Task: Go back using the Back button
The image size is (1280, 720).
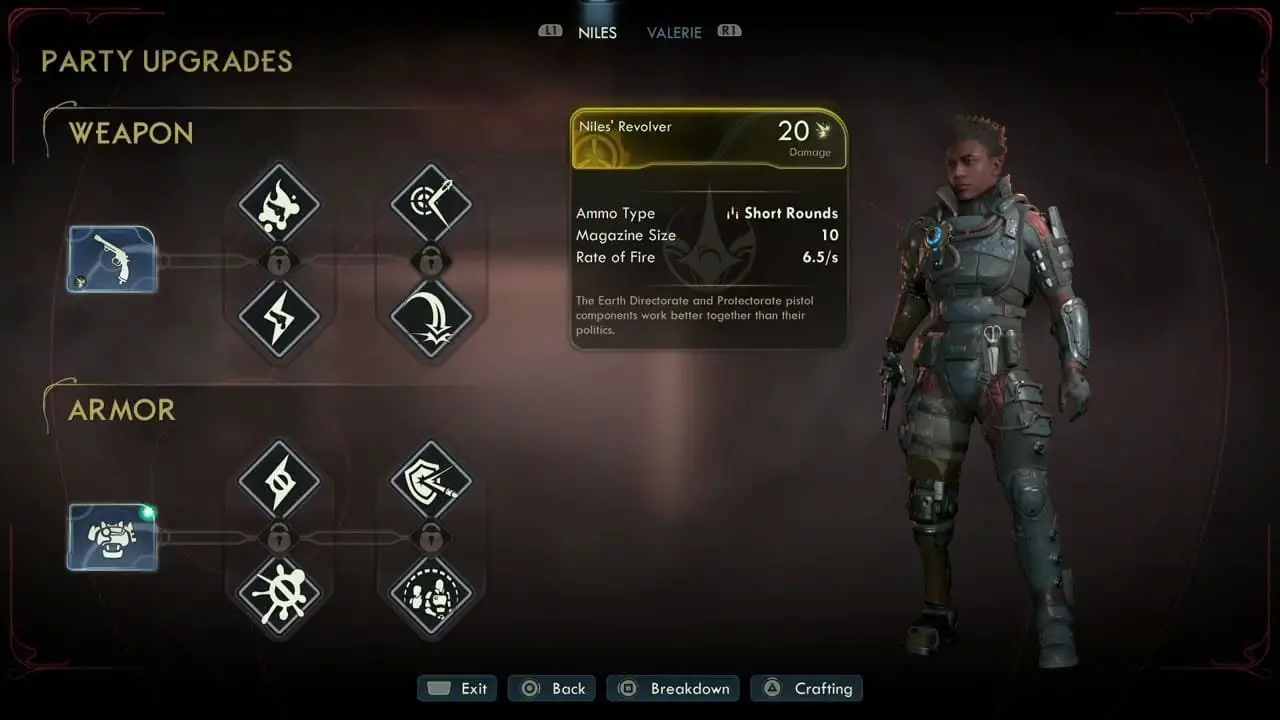Action: (x=553, y=688)
